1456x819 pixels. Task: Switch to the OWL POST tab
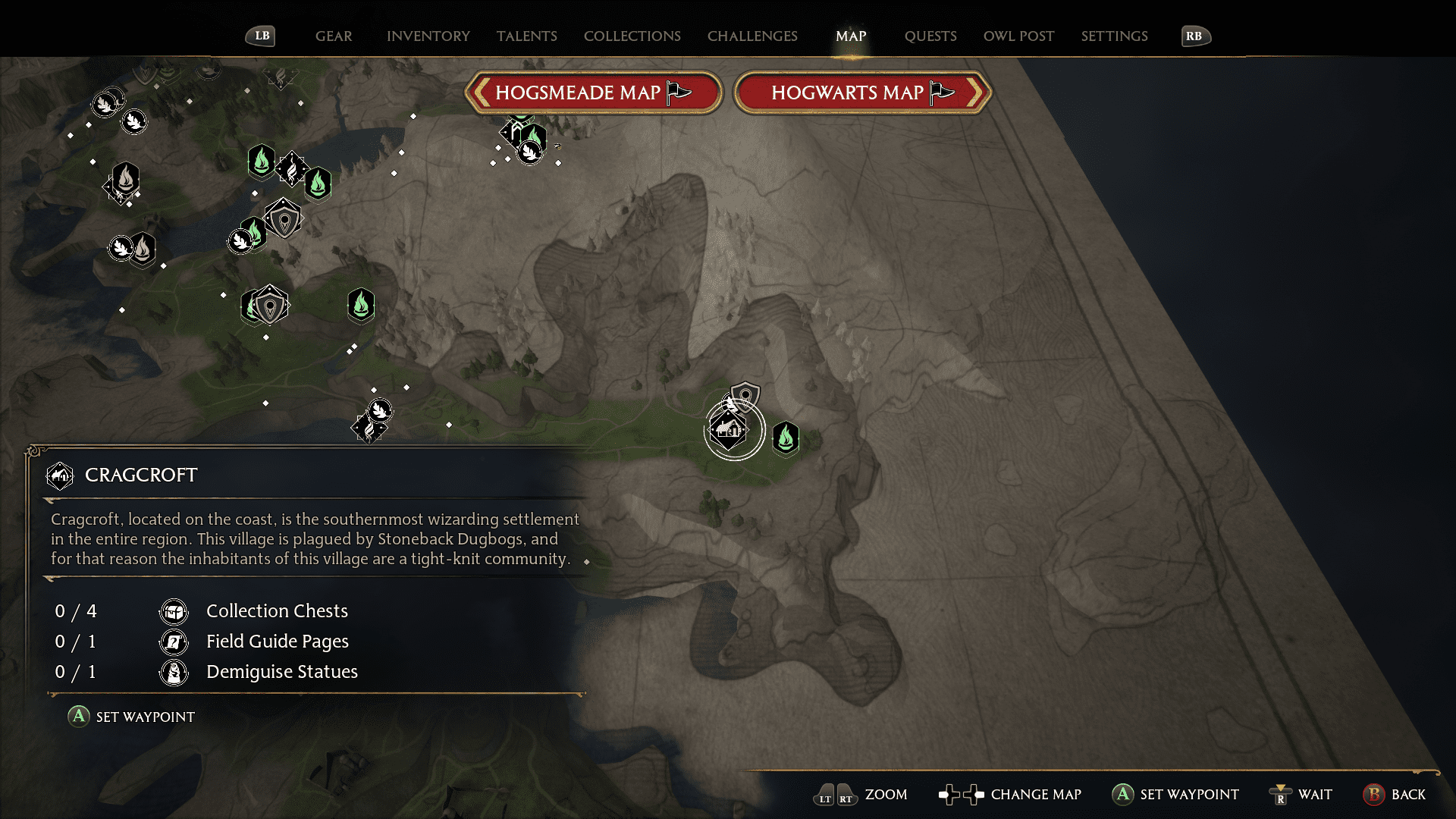point(1018,36)
